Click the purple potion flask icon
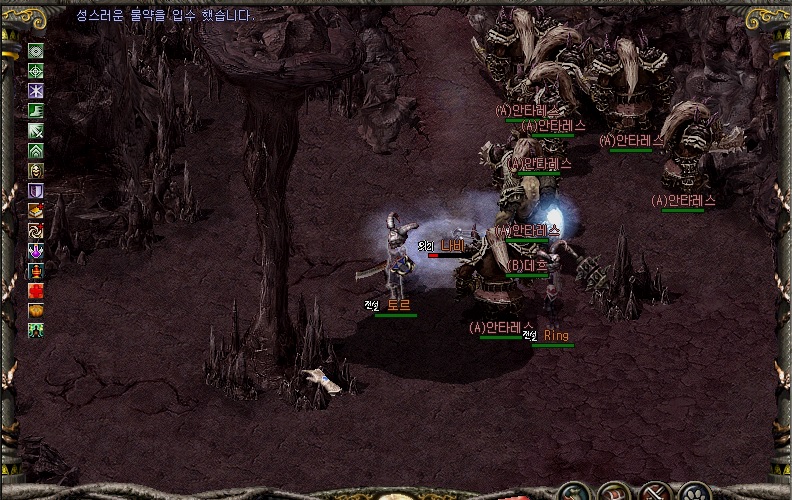Image resolution: width=792 pixels, height=500 pixels. tap(36, 251)
